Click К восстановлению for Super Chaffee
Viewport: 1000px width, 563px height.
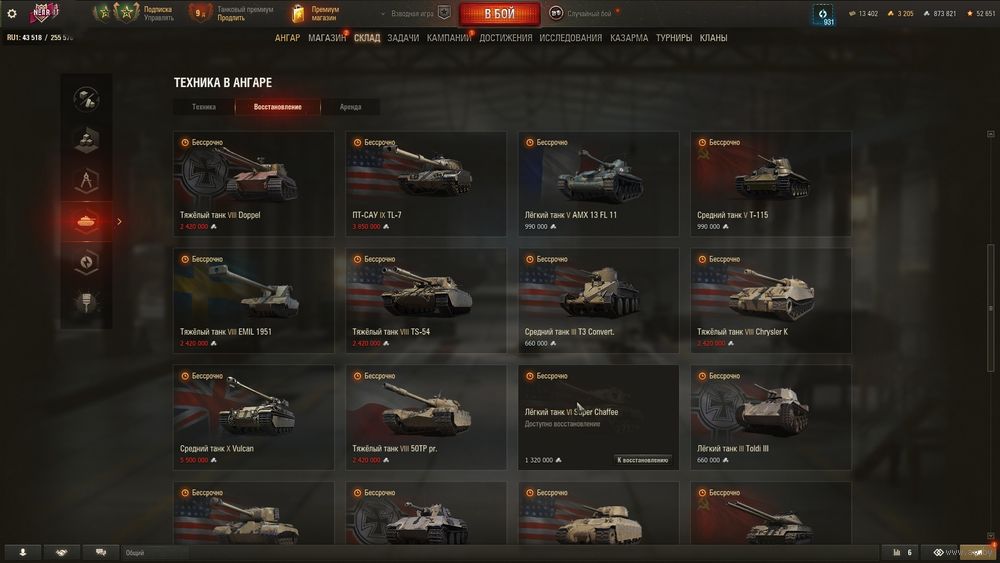pos(642,460)
